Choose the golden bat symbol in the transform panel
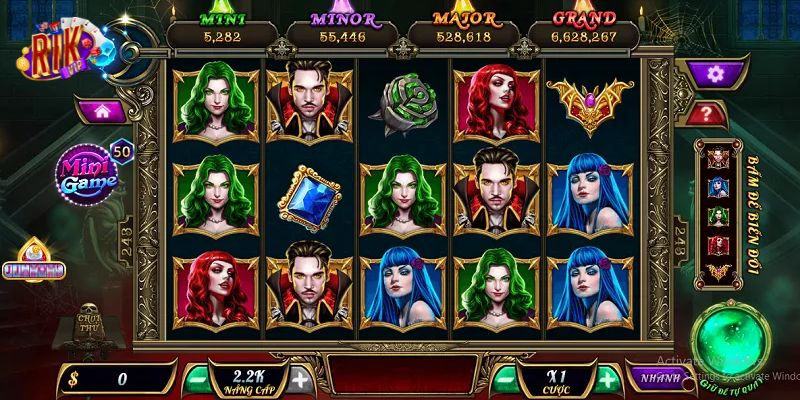This screenshot has width=800, height=400. tap(716, 272)
